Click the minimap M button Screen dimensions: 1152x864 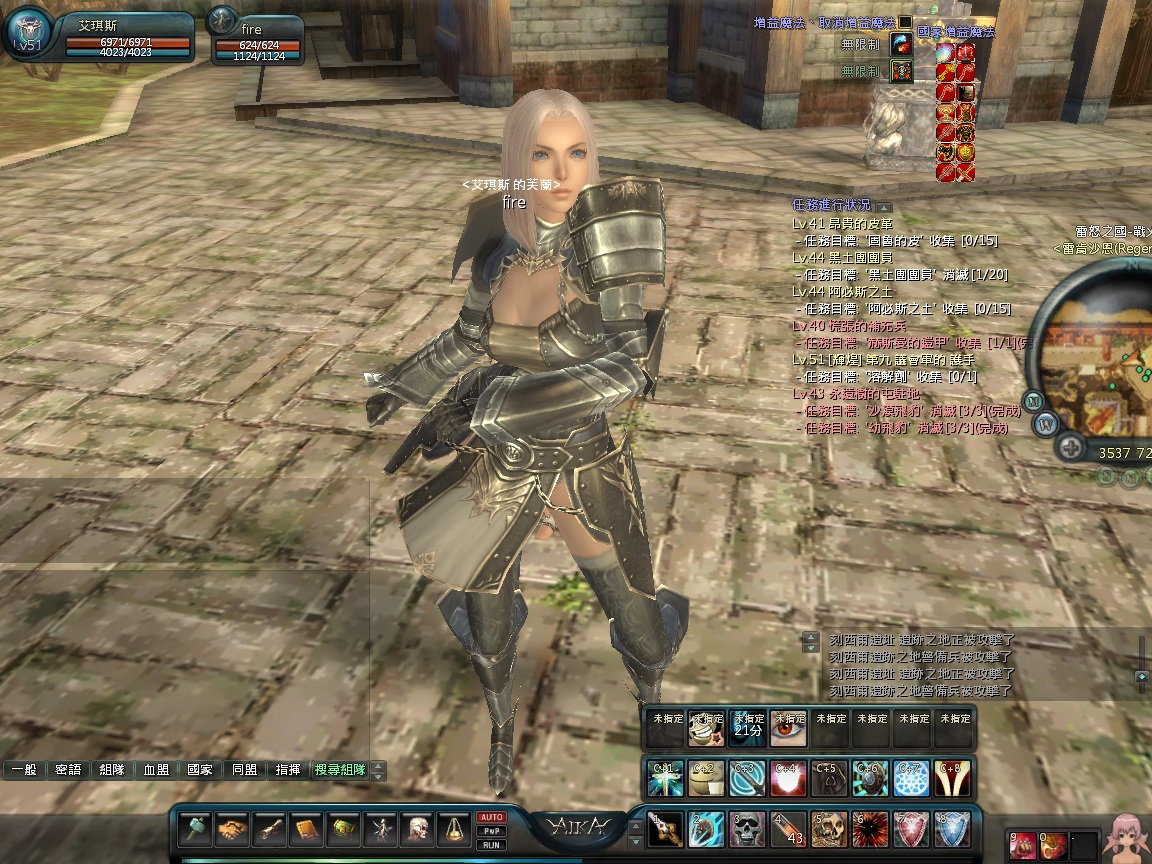click(x=1034, y=401)
